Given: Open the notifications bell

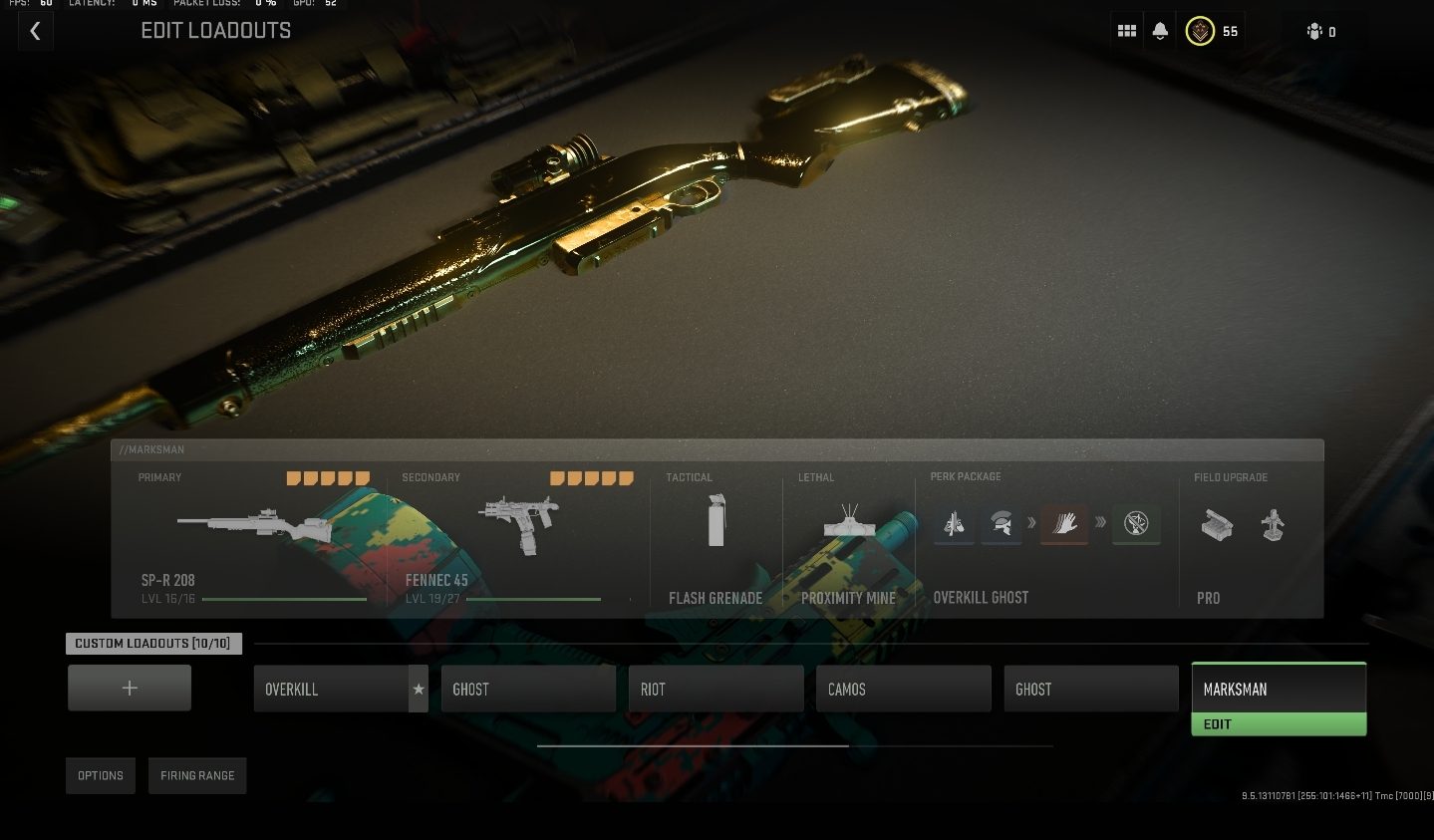Looking at the screenshot, I should click(1160, 31).
